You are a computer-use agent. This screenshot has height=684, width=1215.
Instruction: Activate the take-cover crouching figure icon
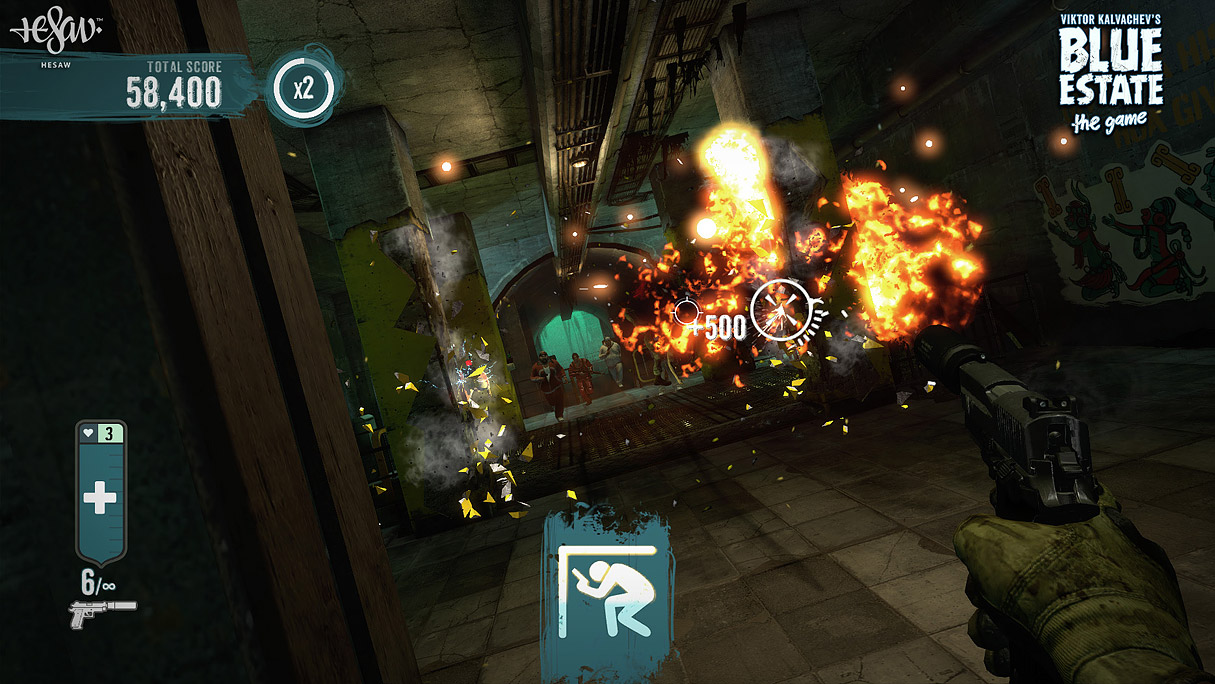pos(606,590)
